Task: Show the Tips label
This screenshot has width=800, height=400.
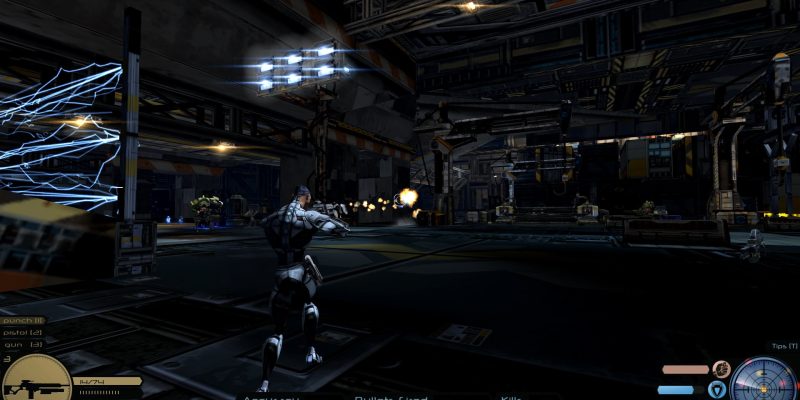Action: coord(784,346)
